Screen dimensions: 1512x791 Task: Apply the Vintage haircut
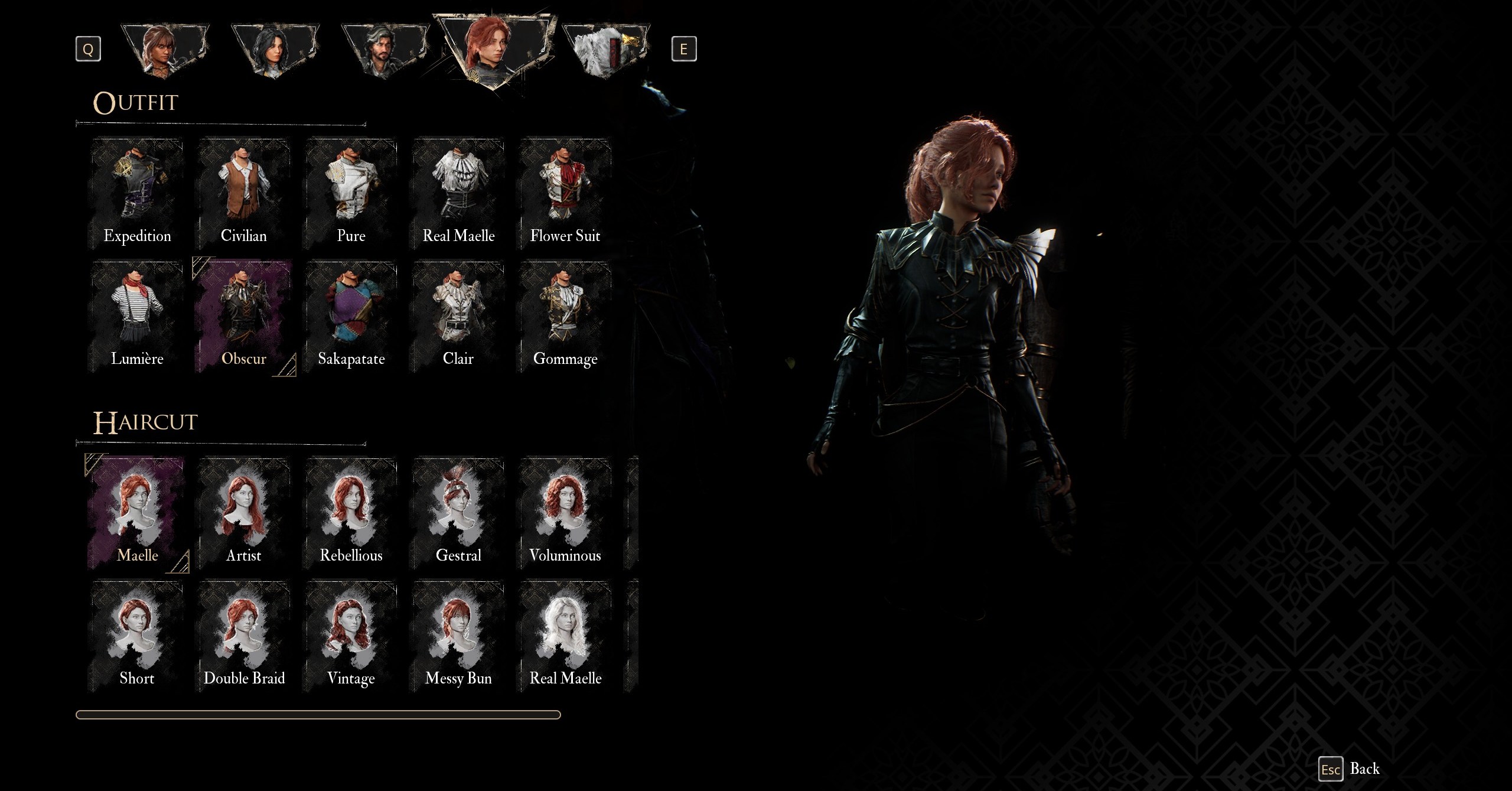tap(351, 636)
